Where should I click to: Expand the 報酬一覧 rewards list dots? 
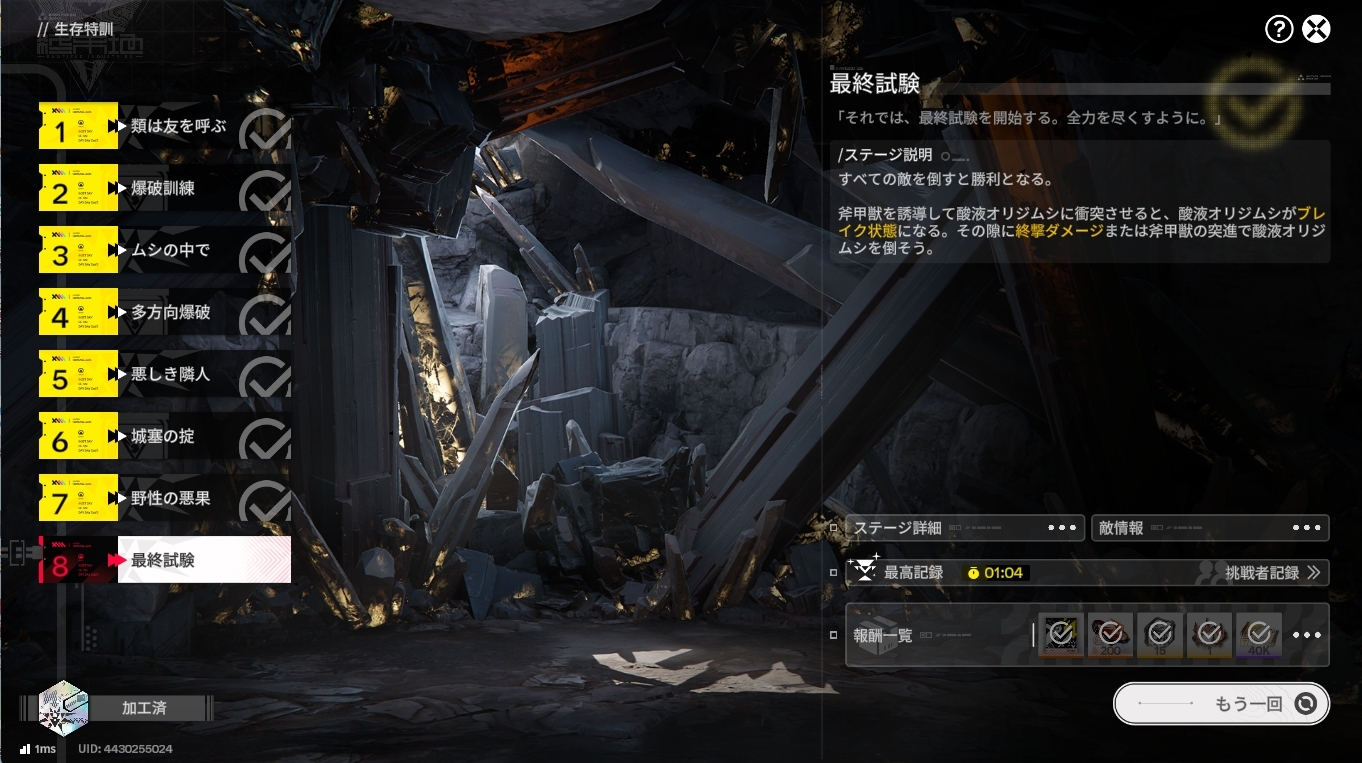(x=1307, y=635)
